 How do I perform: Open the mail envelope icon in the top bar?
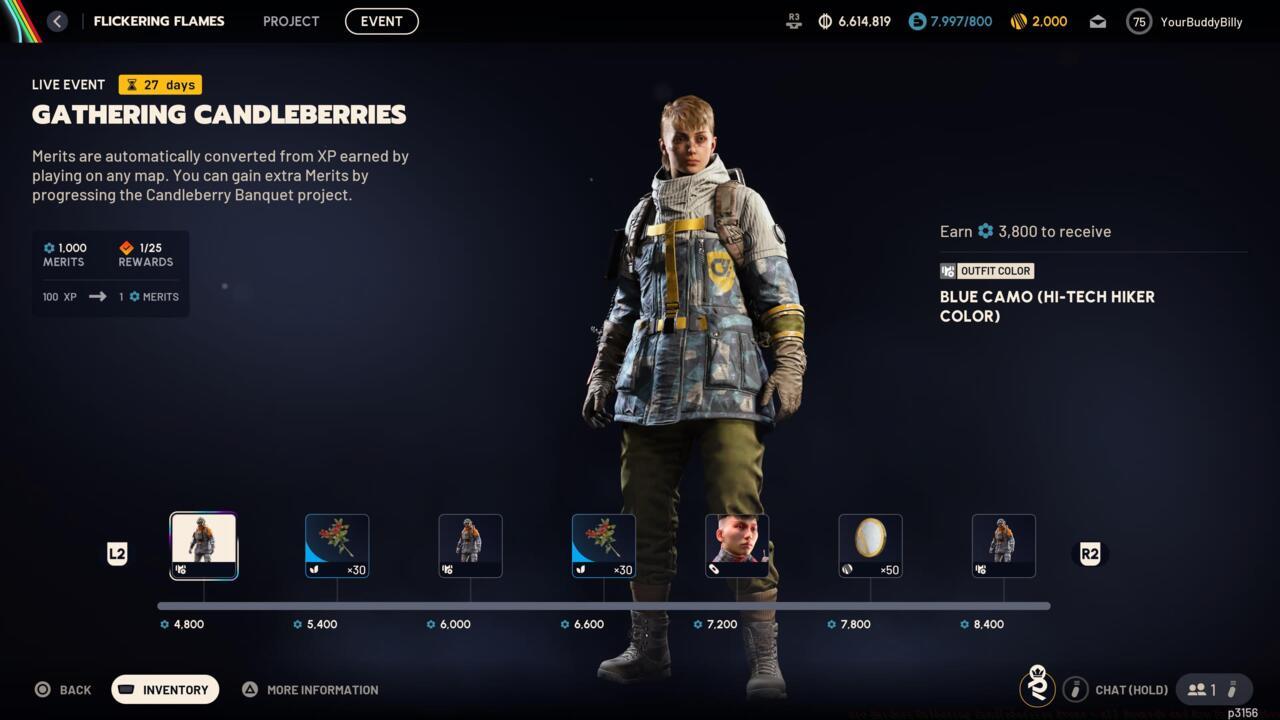[1097, 21]
